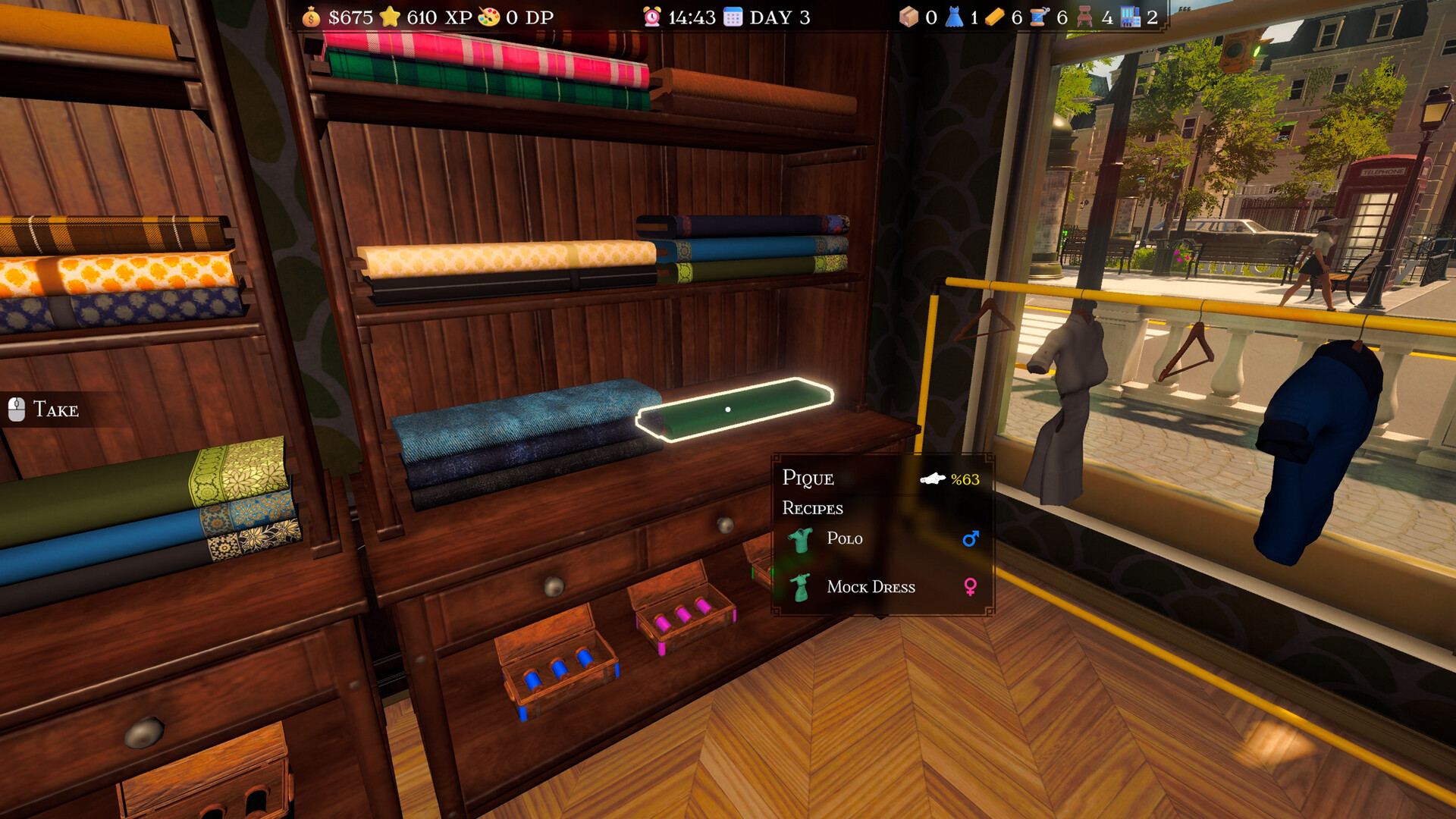Click the money bag icon showing $675

tap(311, 17)
